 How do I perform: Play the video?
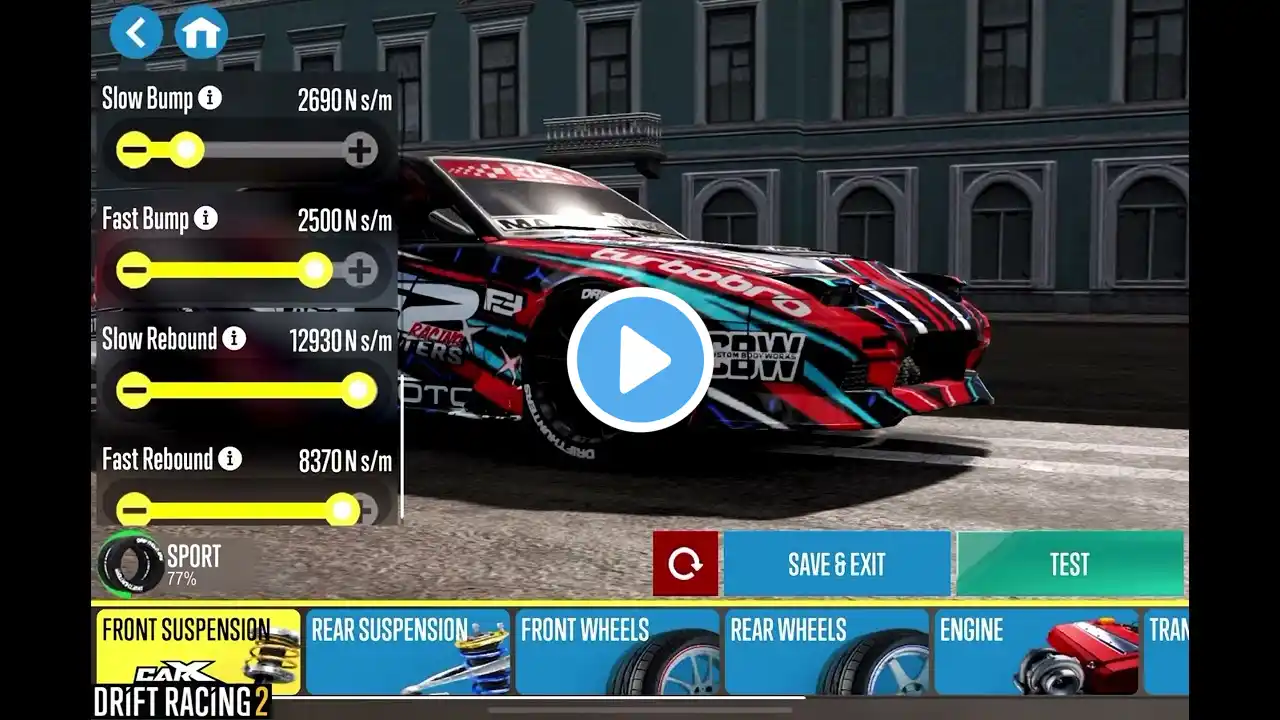(x=640, y=360)
